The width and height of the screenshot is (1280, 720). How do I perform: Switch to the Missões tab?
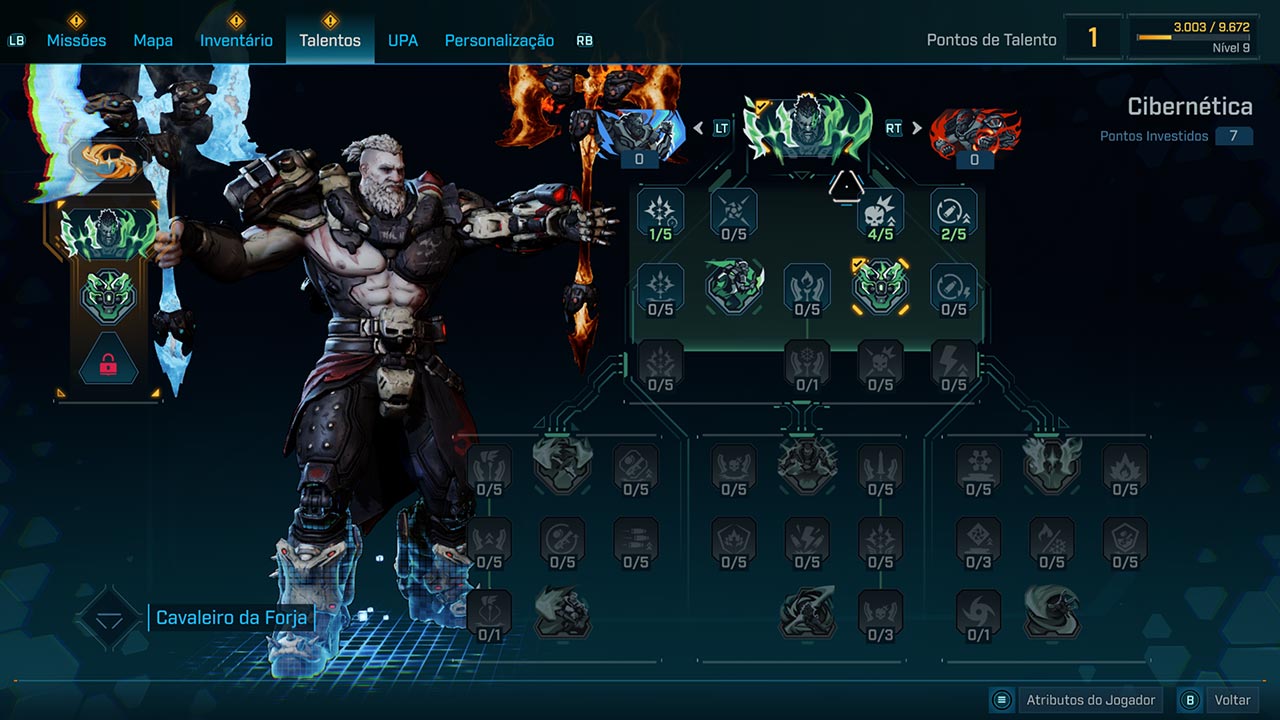pyautogui.click(x=76, y=40)
